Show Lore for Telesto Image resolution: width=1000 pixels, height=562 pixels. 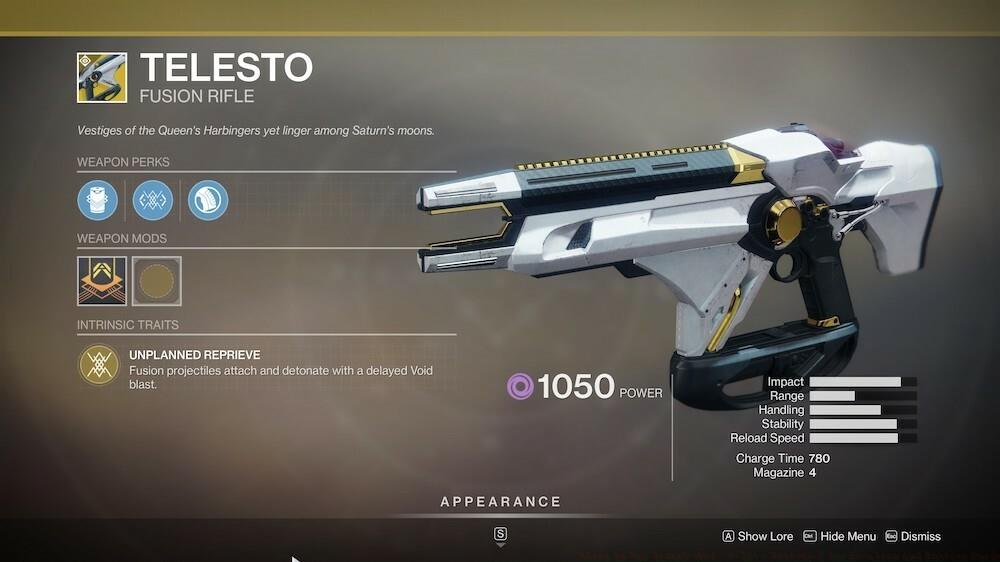[x=758, y=537]
